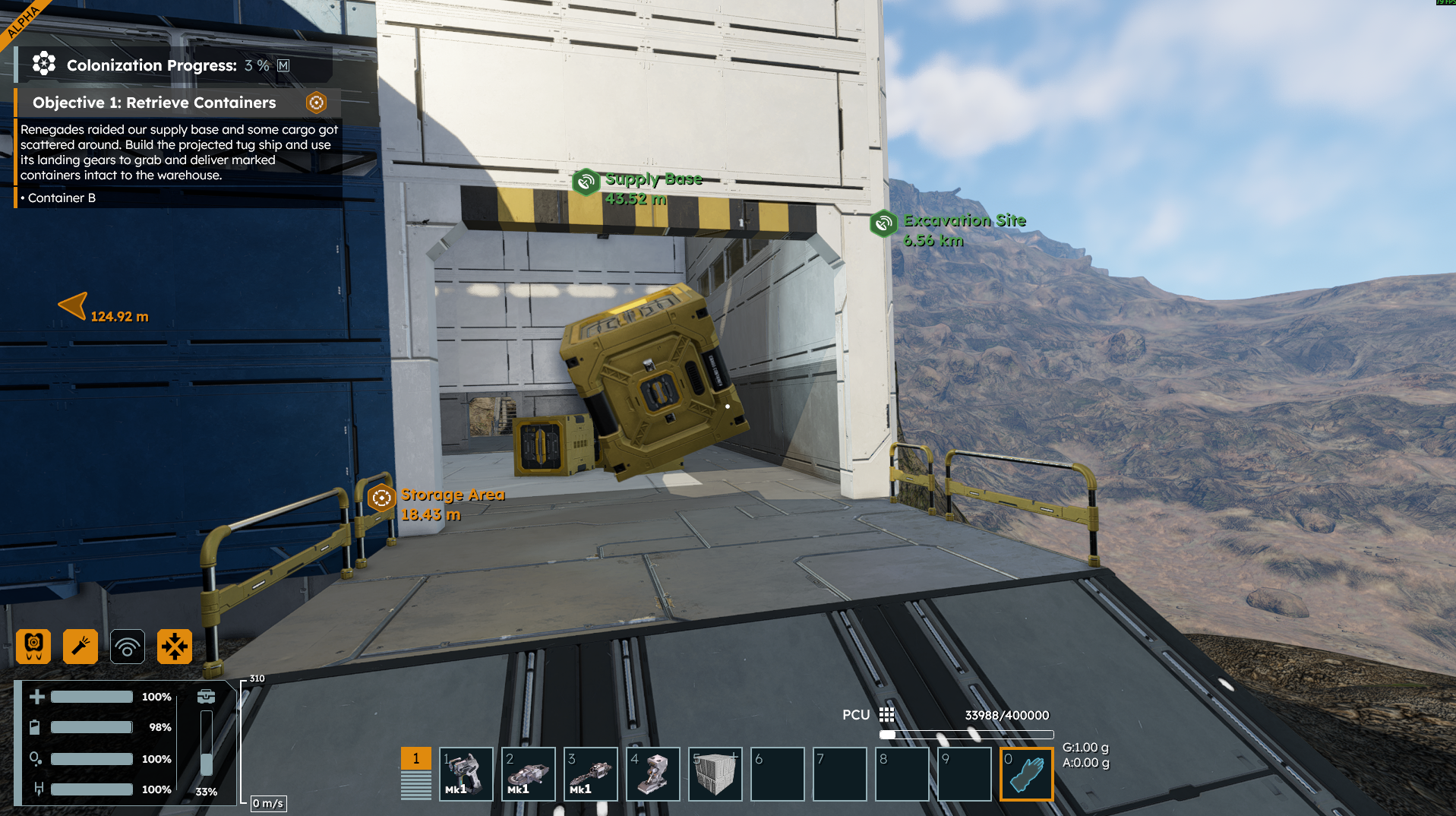Click the inventory toolbox icon
Image resolution: width=1456 pixels, height=816 pixels.
[206, 697]
